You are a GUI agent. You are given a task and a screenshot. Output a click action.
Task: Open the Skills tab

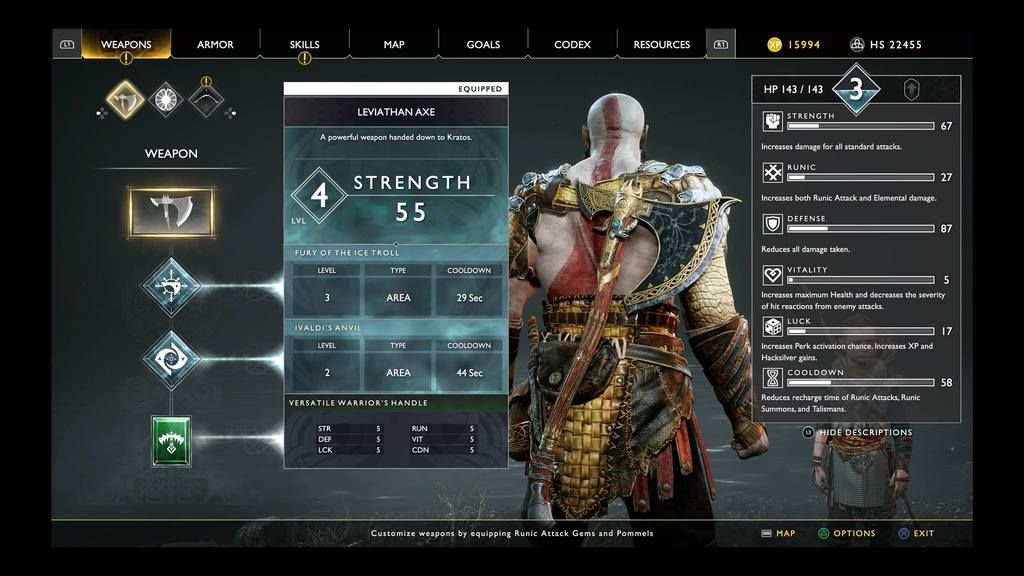[x=304, y=44]
